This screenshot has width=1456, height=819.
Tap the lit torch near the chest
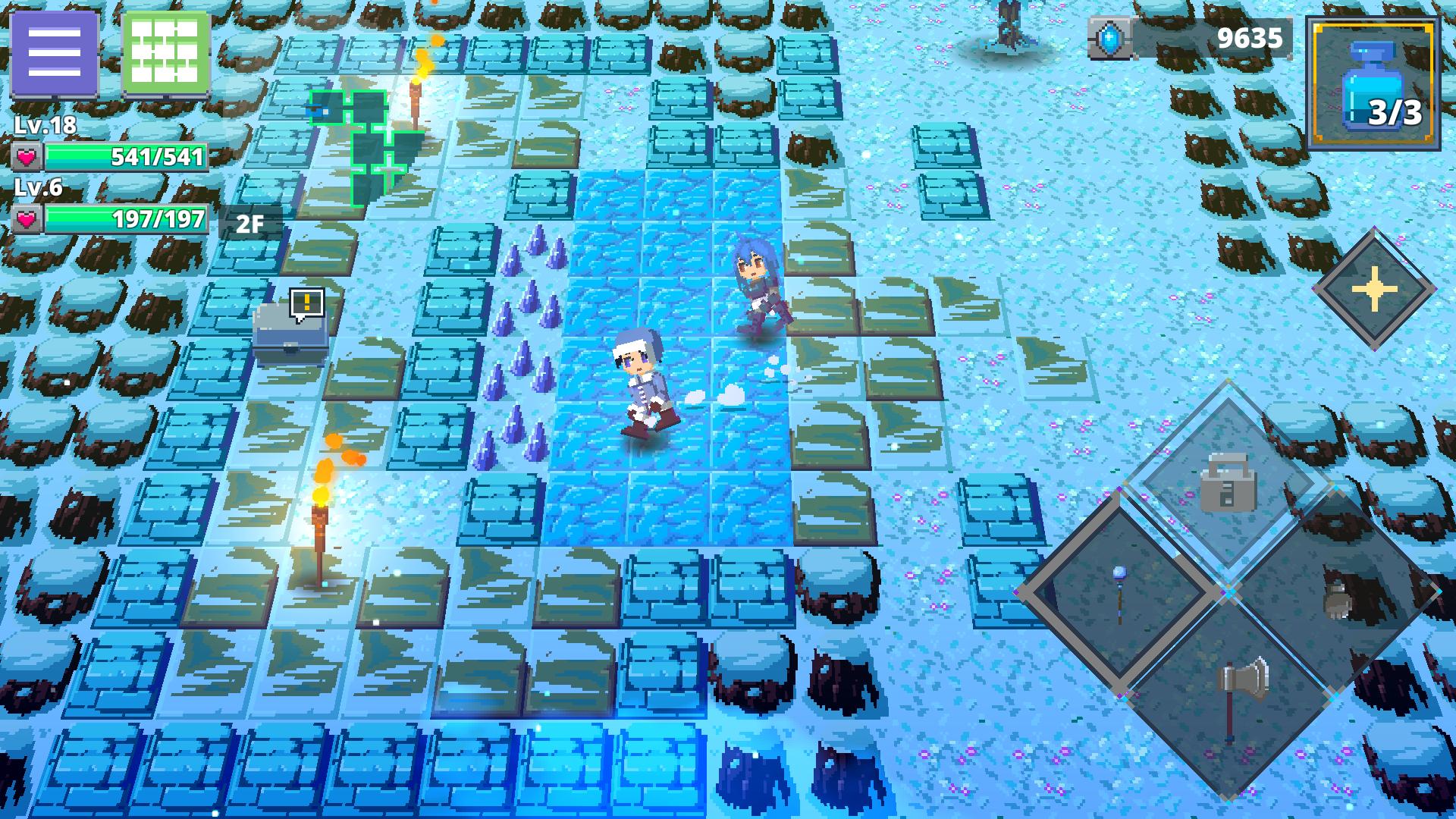pyautogui.click(x=318, y=516)
